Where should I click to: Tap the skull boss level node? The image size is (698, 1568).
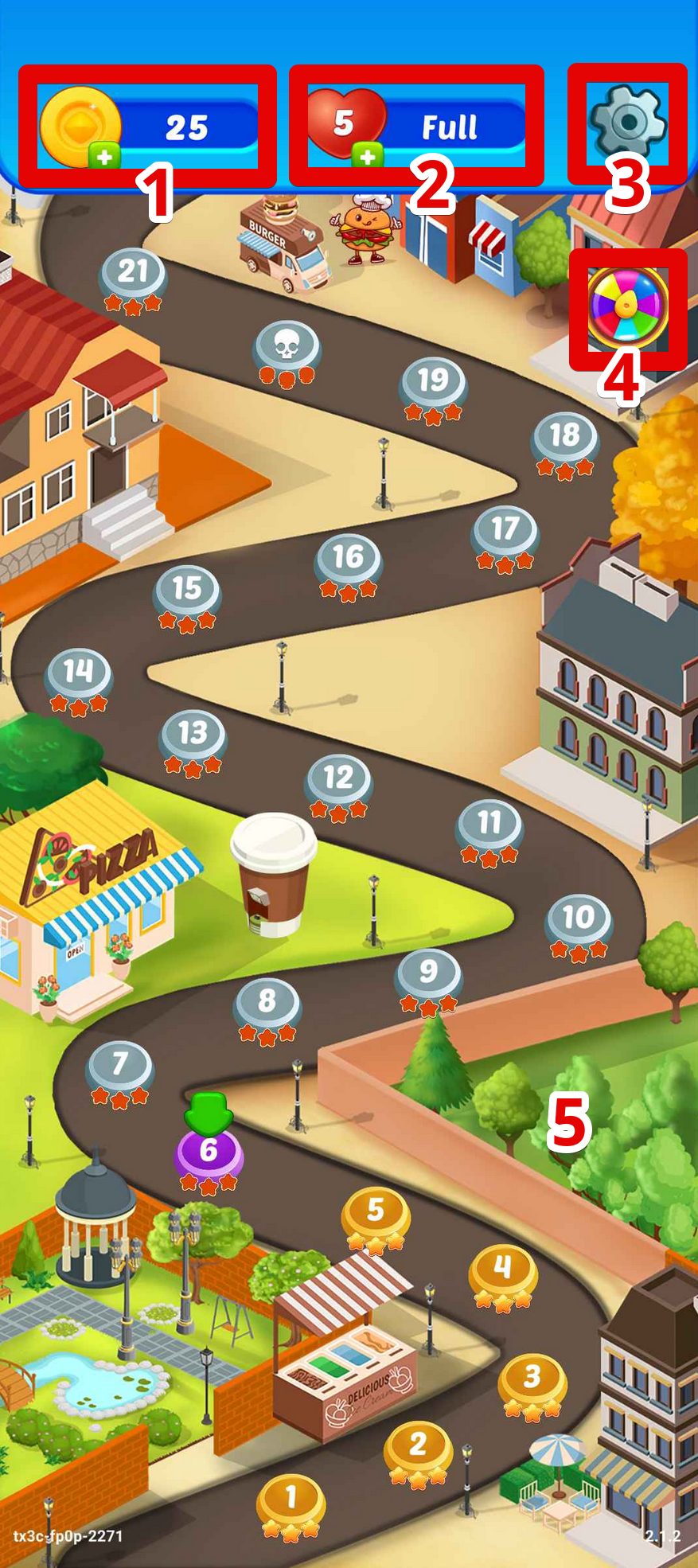[287, 345]
